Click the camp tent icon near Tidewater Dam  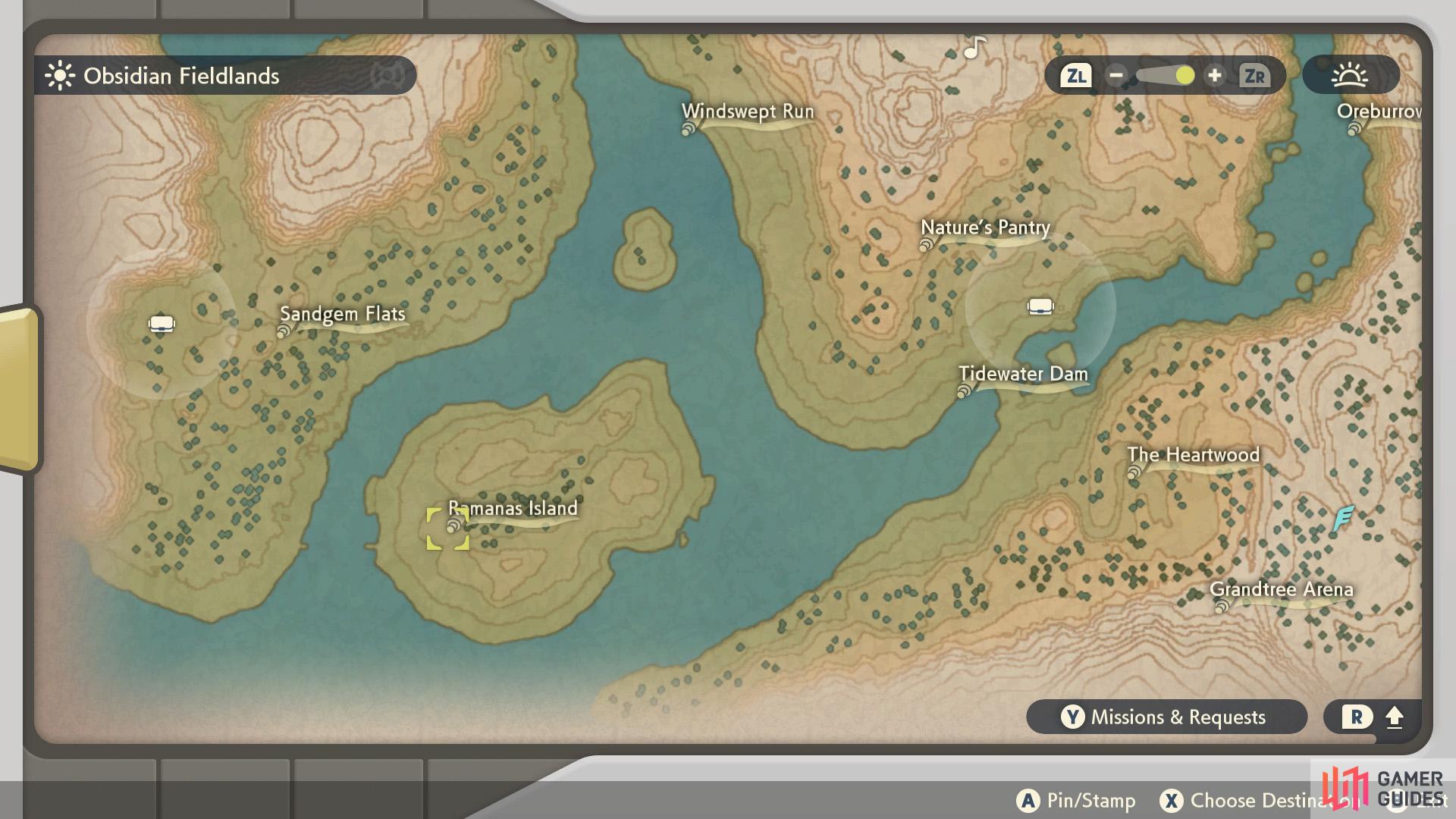tap(1039, 306)
